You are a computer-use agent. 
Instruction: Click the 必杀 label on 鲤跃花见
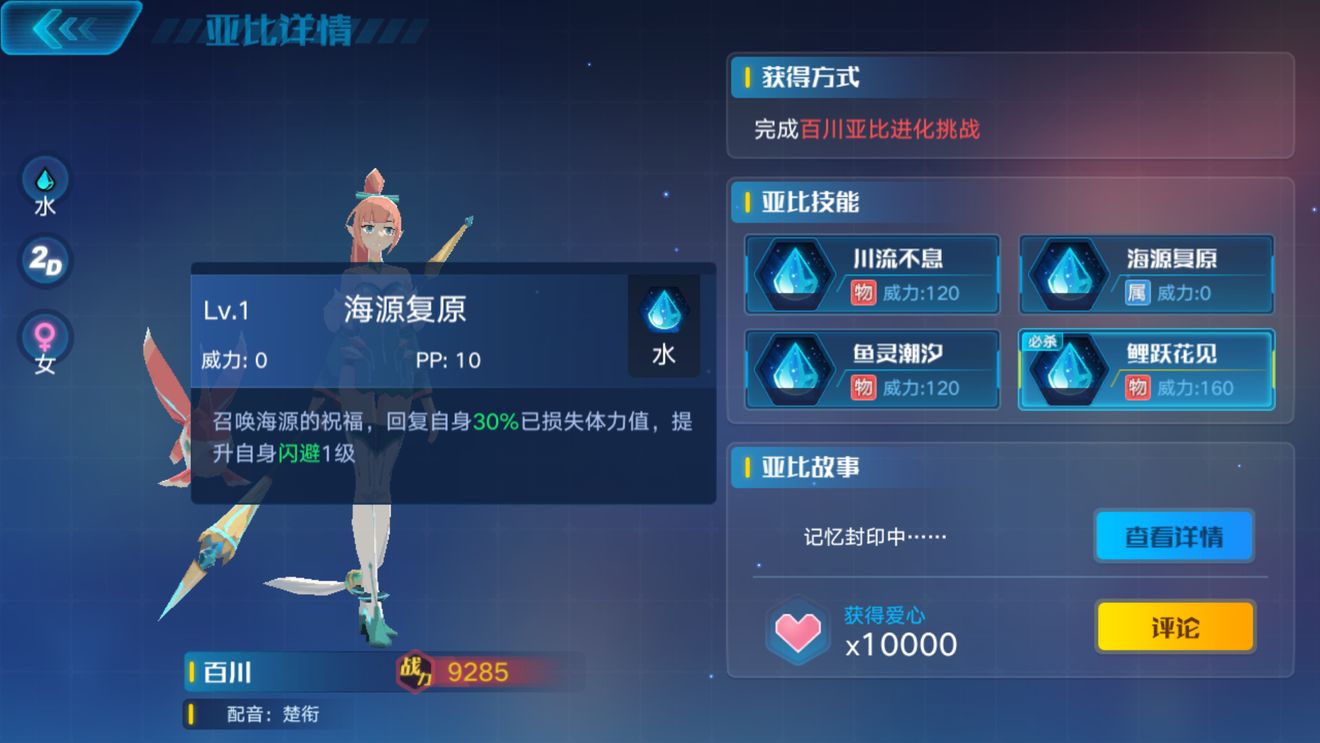tap(1040, 340)
